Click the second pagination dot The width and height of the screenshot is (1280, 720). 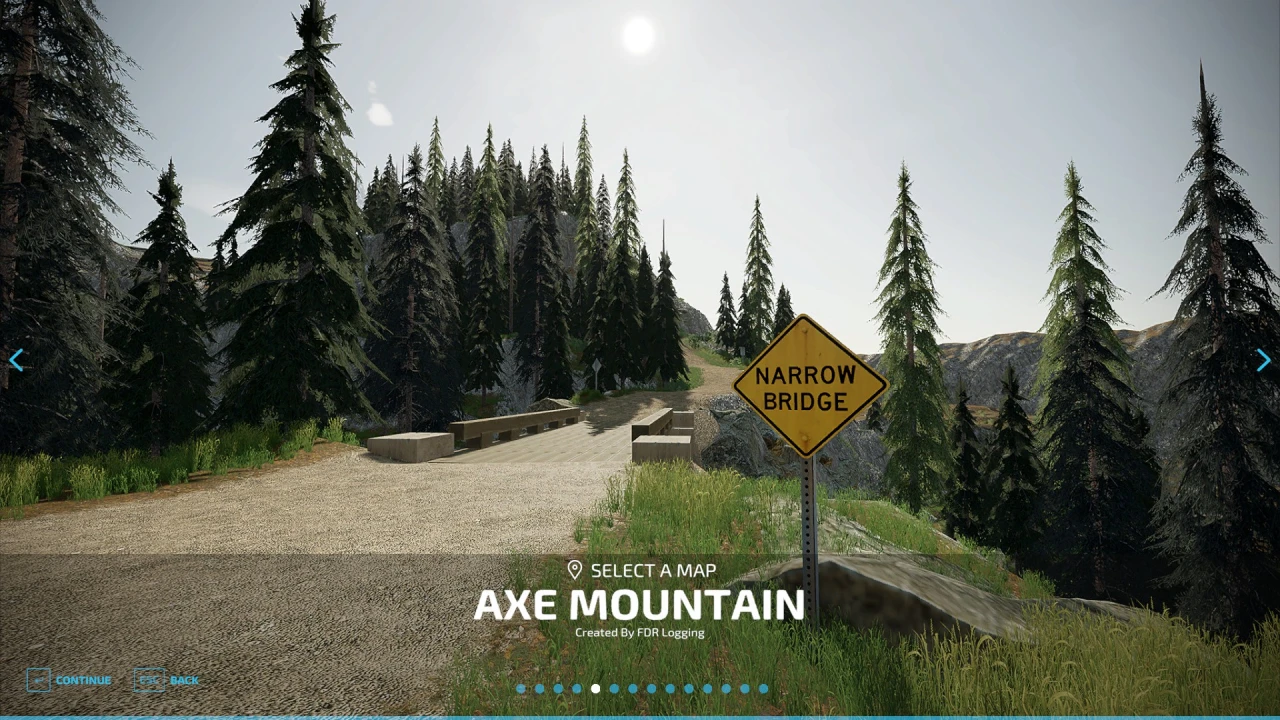pos(540,688)
